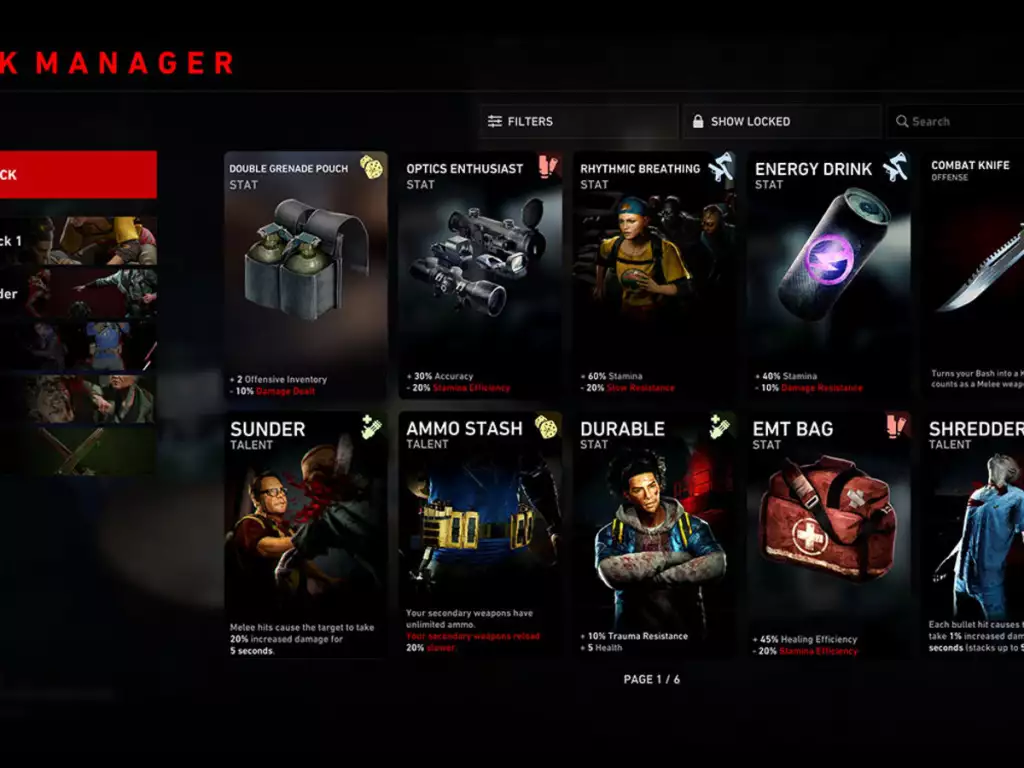Pick the Shredder talent card

[x=976, y=535]
